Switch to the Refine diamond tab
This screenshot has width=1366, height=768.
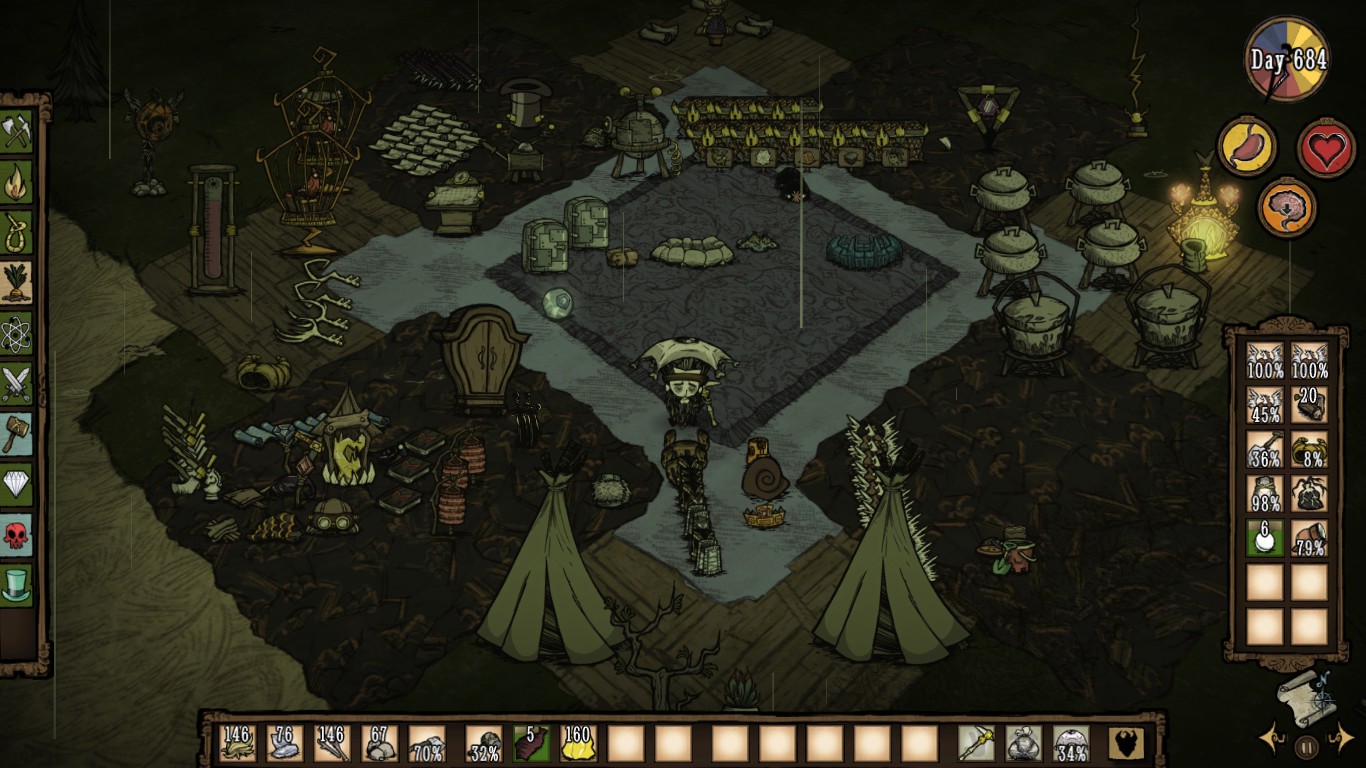tap(17, 484)
